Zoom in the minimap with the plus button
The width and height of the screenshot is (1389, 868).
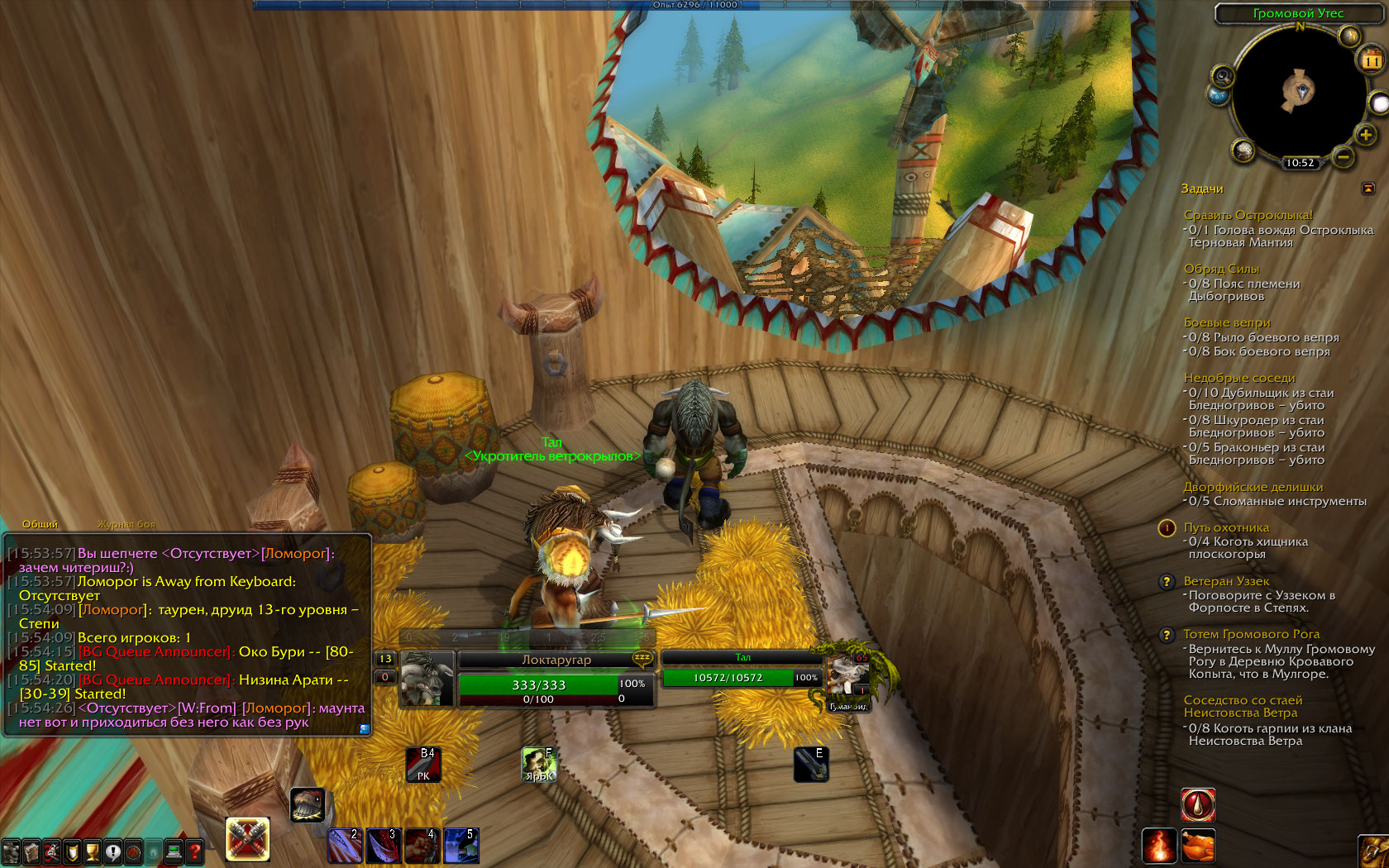1365,135
